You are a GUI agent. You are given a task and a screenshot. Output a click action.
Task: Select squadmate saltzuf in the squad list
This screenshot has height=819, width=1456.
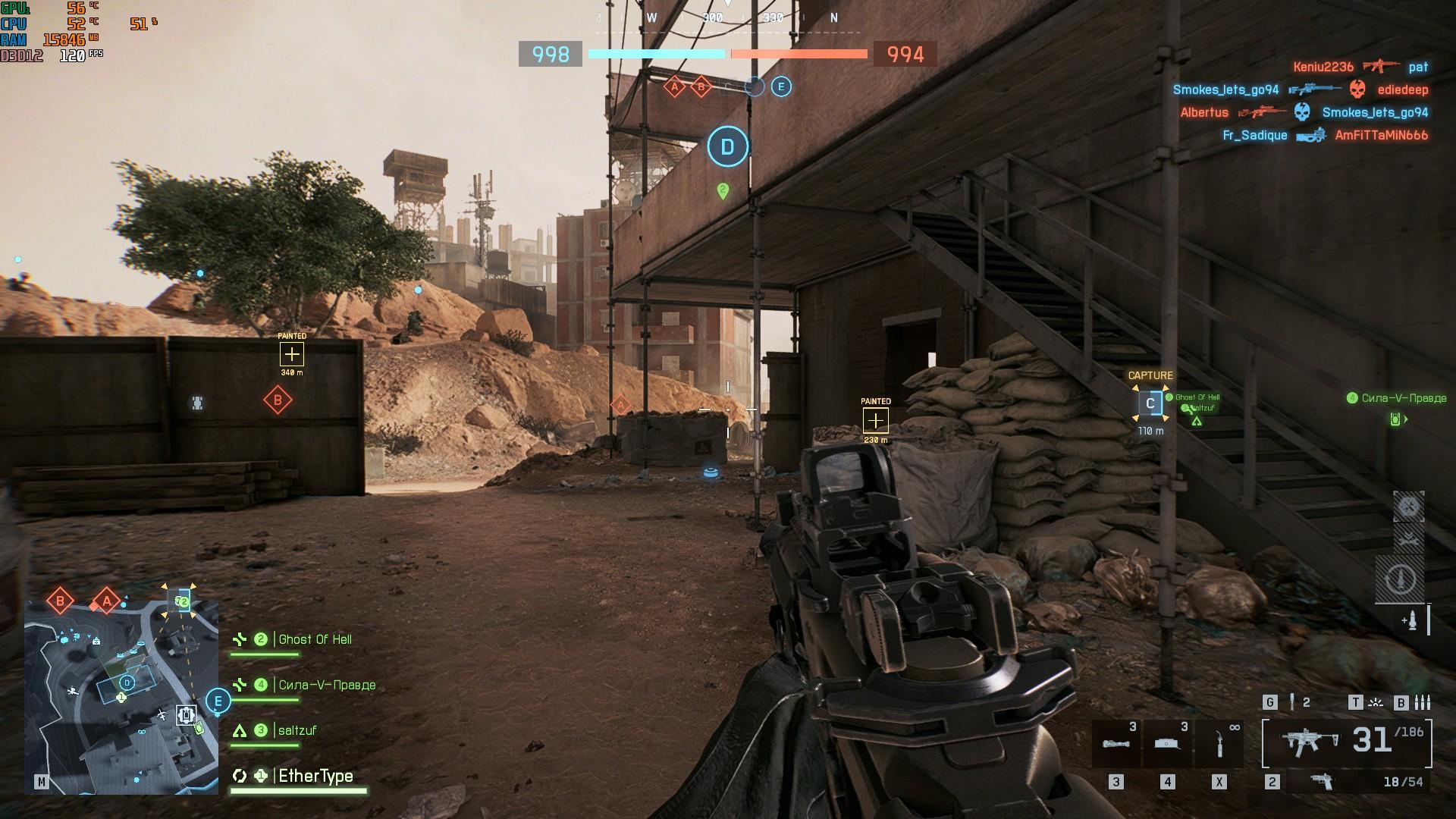[297, 730]
